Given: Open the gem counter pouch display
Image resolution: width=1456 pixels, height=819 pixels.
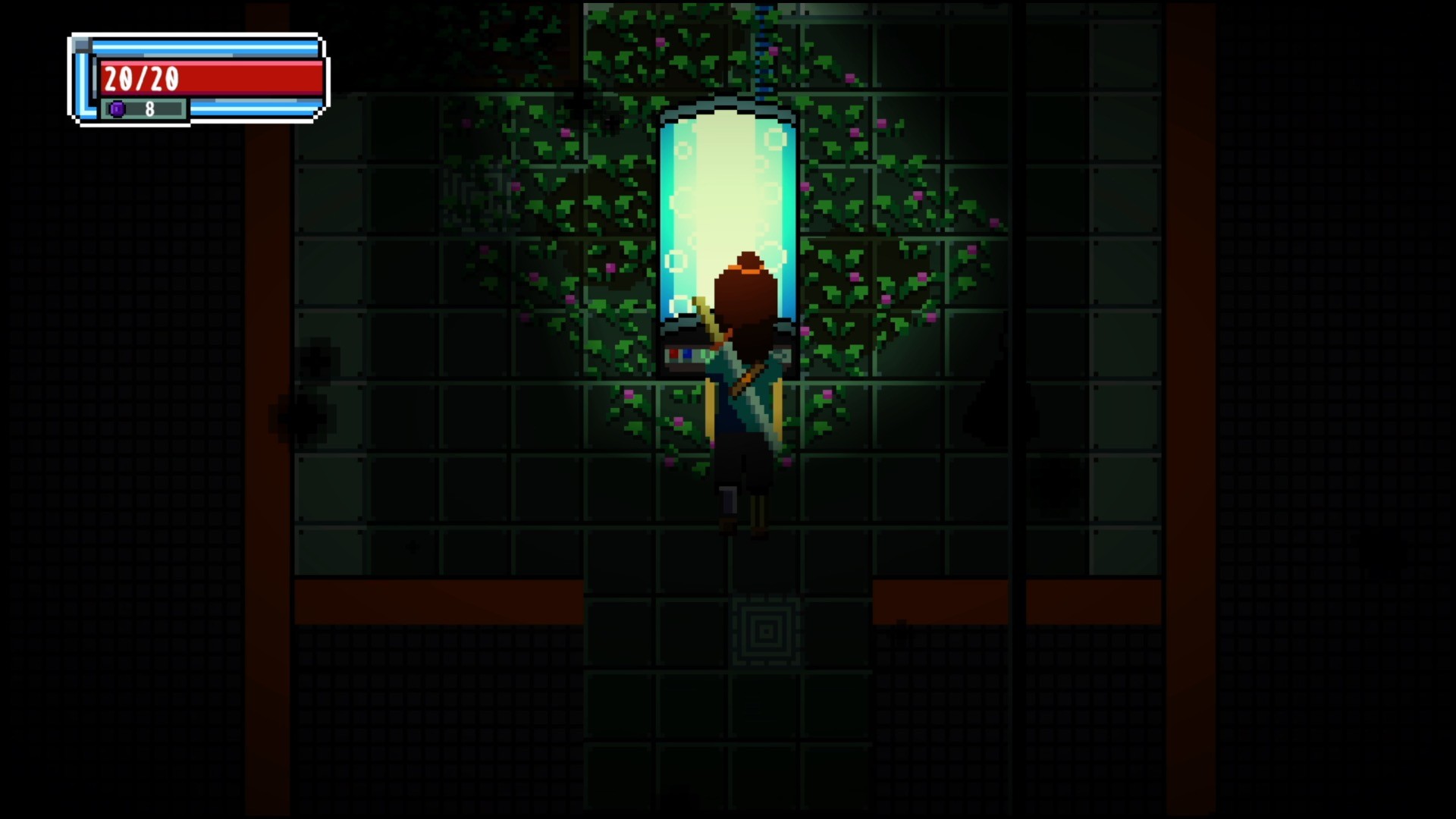Looking at the screenshot, I should click(x=143, y=108).
